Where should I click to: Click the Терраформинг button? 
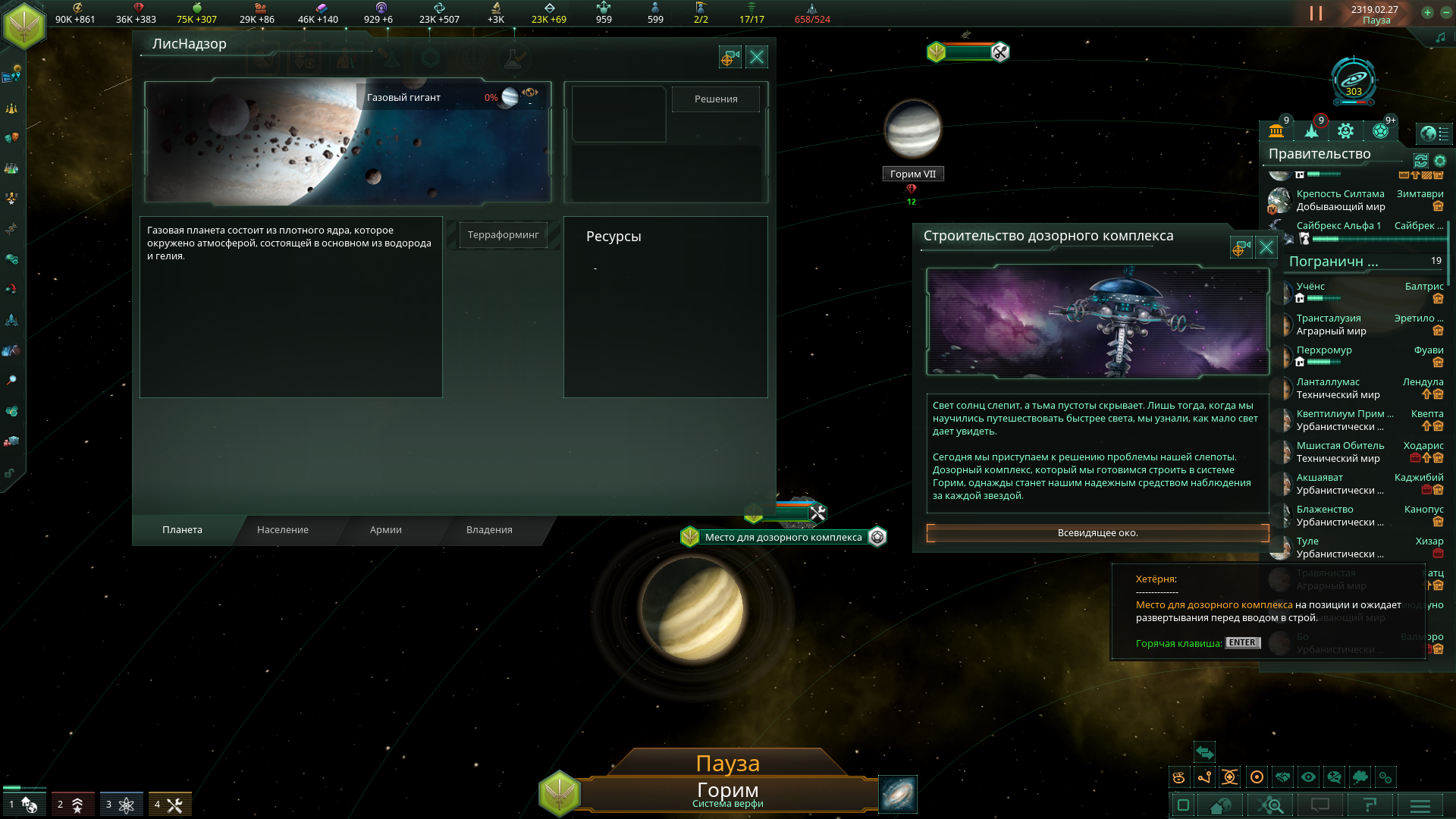pos(503,235)
